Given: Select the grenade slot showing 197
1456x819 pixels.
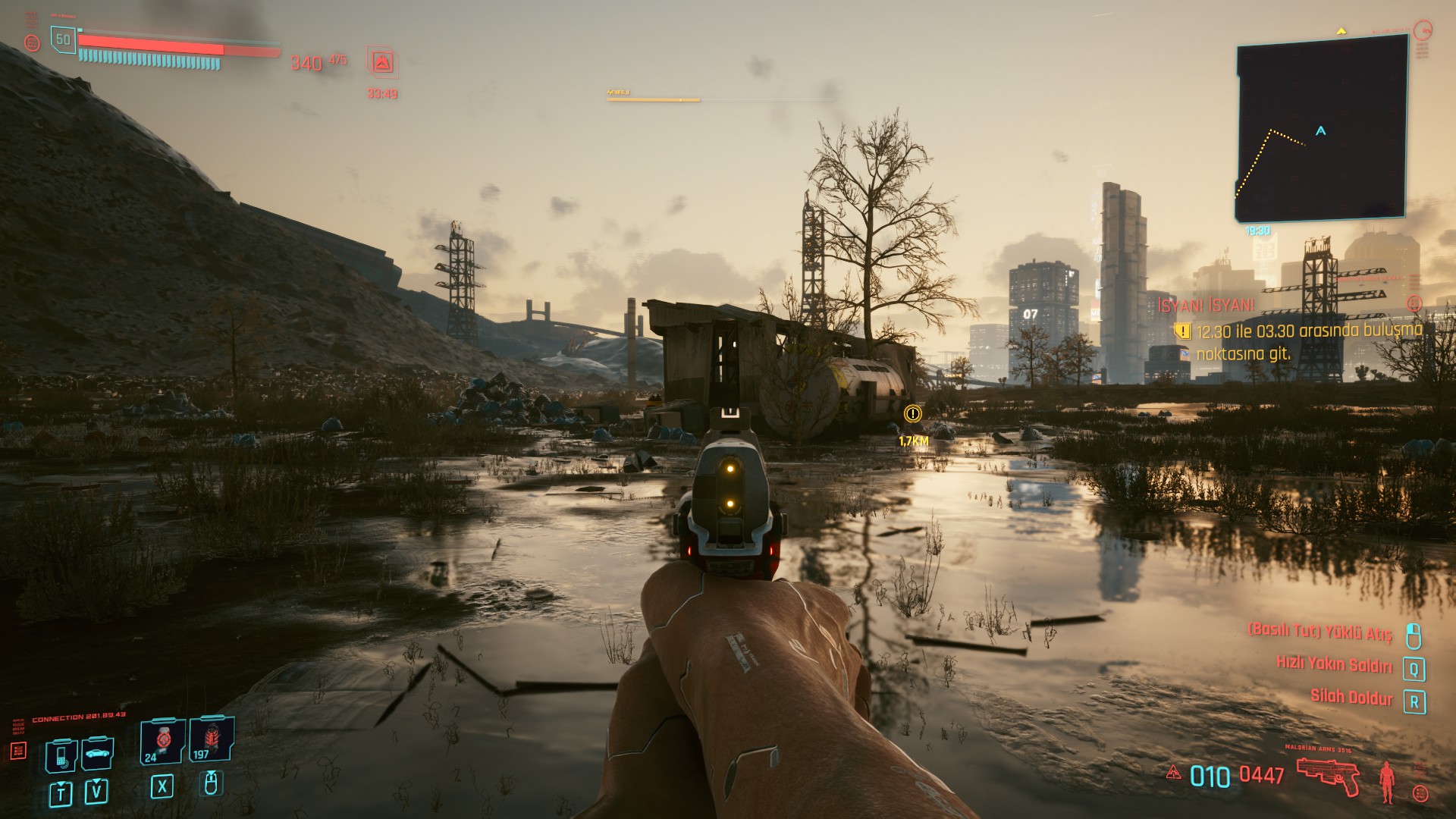Looking at the screenshot, I should (x=211, y=741).
